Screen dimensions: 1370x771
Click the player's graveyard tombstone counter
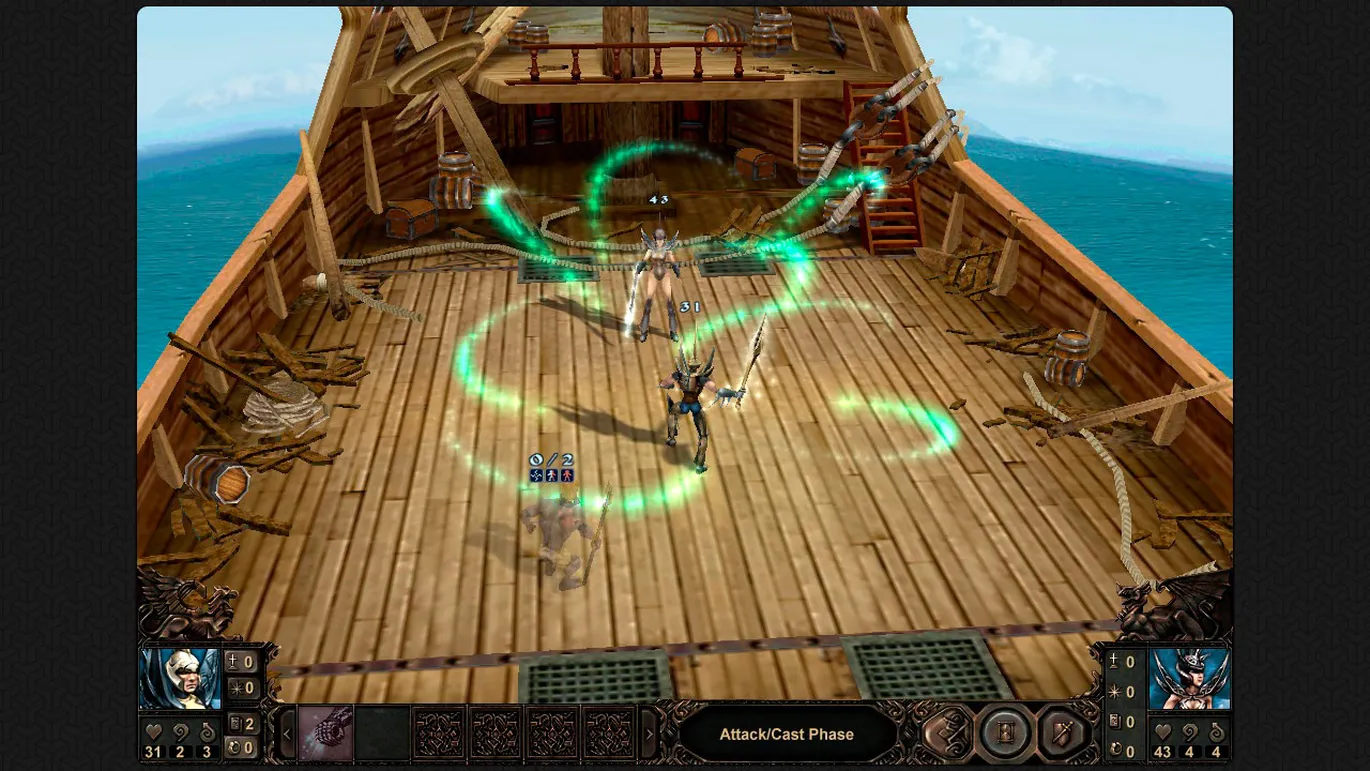click(241, 662)
